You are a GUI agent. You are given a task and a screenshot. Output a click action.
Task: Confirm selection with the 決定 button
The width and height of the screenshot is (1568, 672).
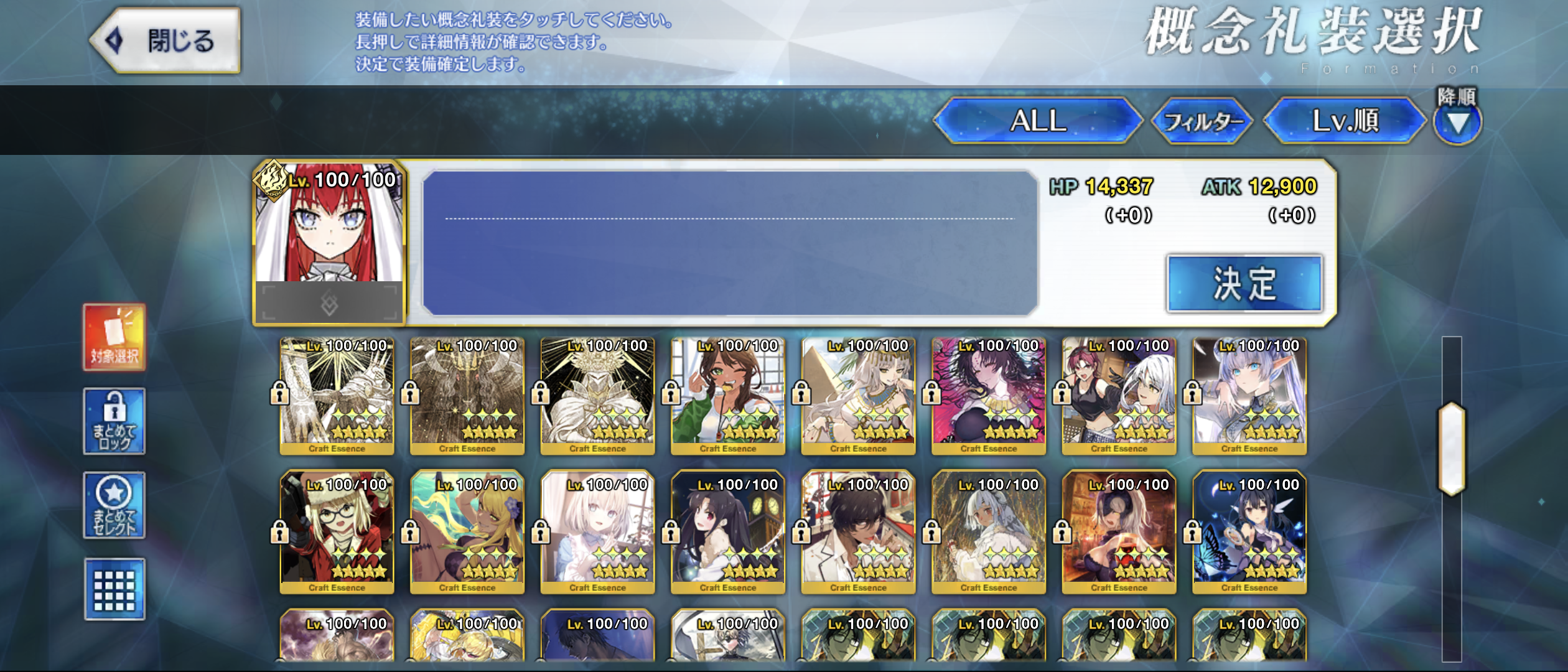click(1244, 284)
